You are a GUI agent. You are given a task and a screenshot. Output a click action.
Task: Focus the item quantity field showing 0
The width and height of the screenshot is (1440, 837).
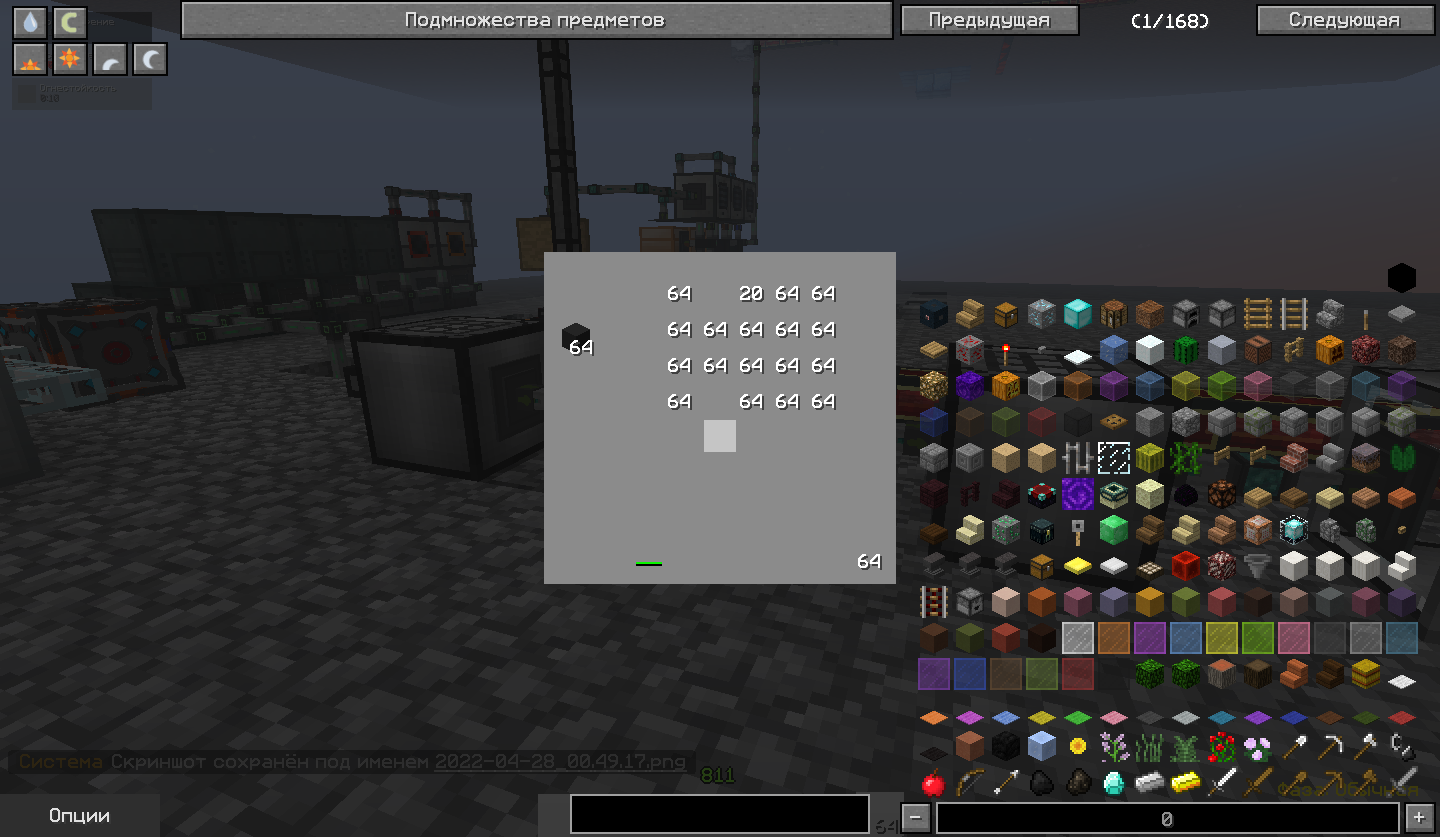1166,818
